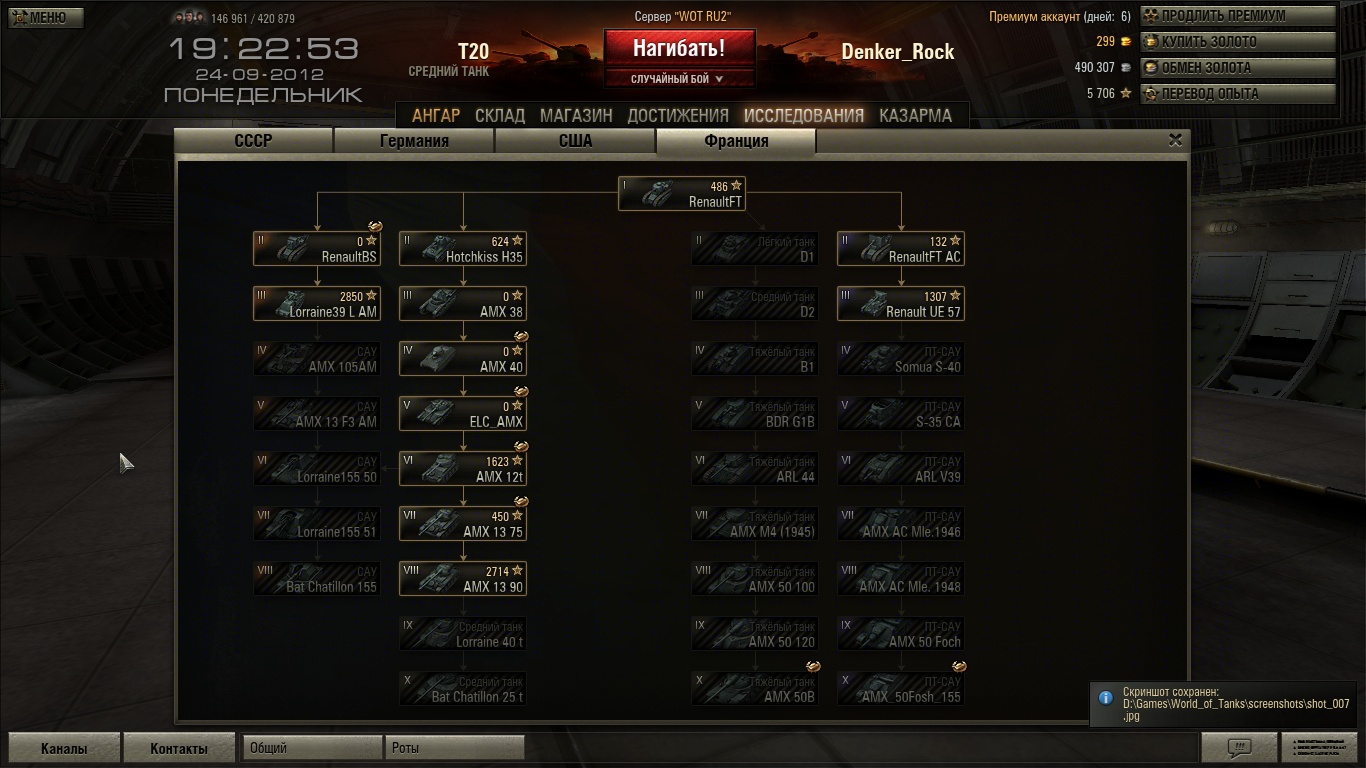
Task: Open the КАЗАРМА section
Action: [915, 115]
